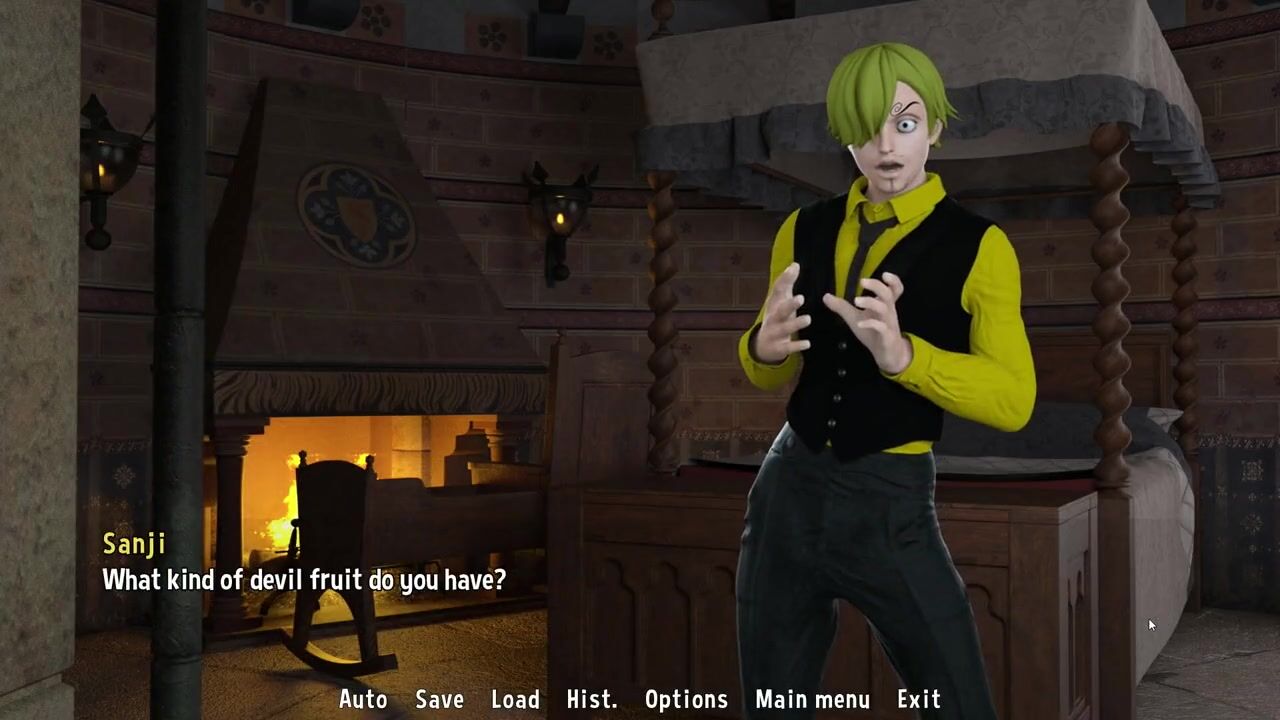Return to the Main menu
The width and height of the screenshot is (1280, 720).
(x=812, y=700)
